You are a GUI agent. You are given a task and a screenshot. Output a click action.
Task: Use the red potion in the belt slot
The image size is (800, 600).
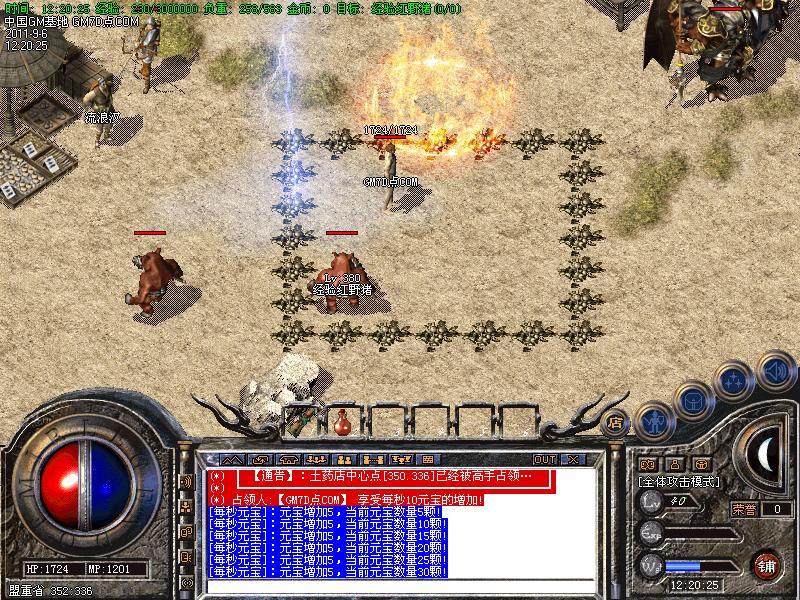point(342,418)
